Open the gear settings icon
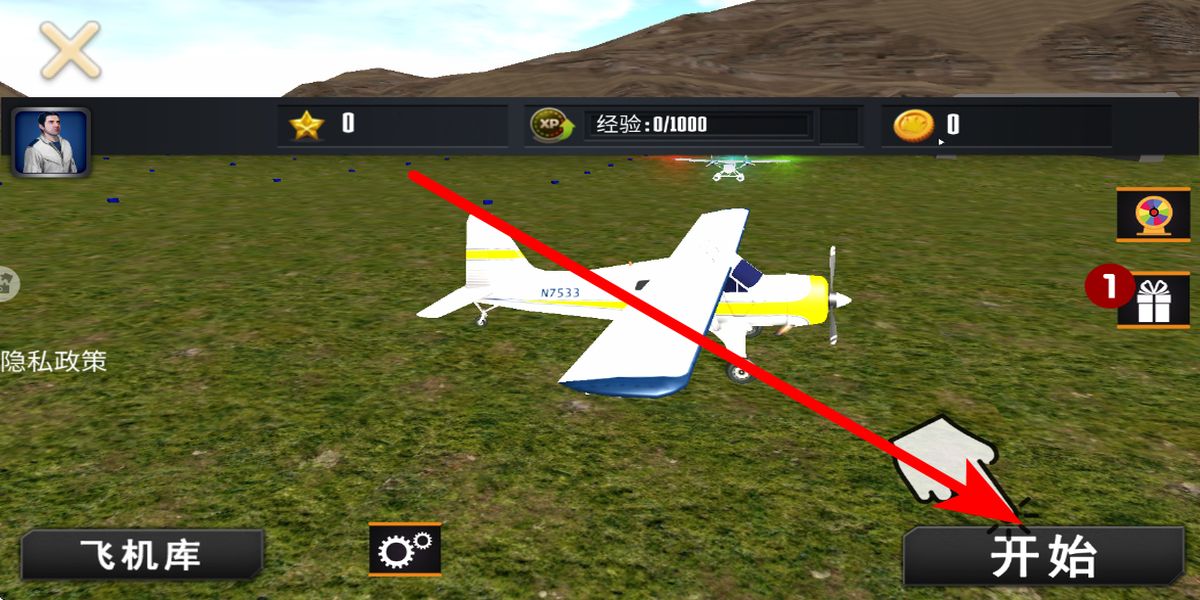Viewport: 1200px width, 600px height. (x=404, y=549)
